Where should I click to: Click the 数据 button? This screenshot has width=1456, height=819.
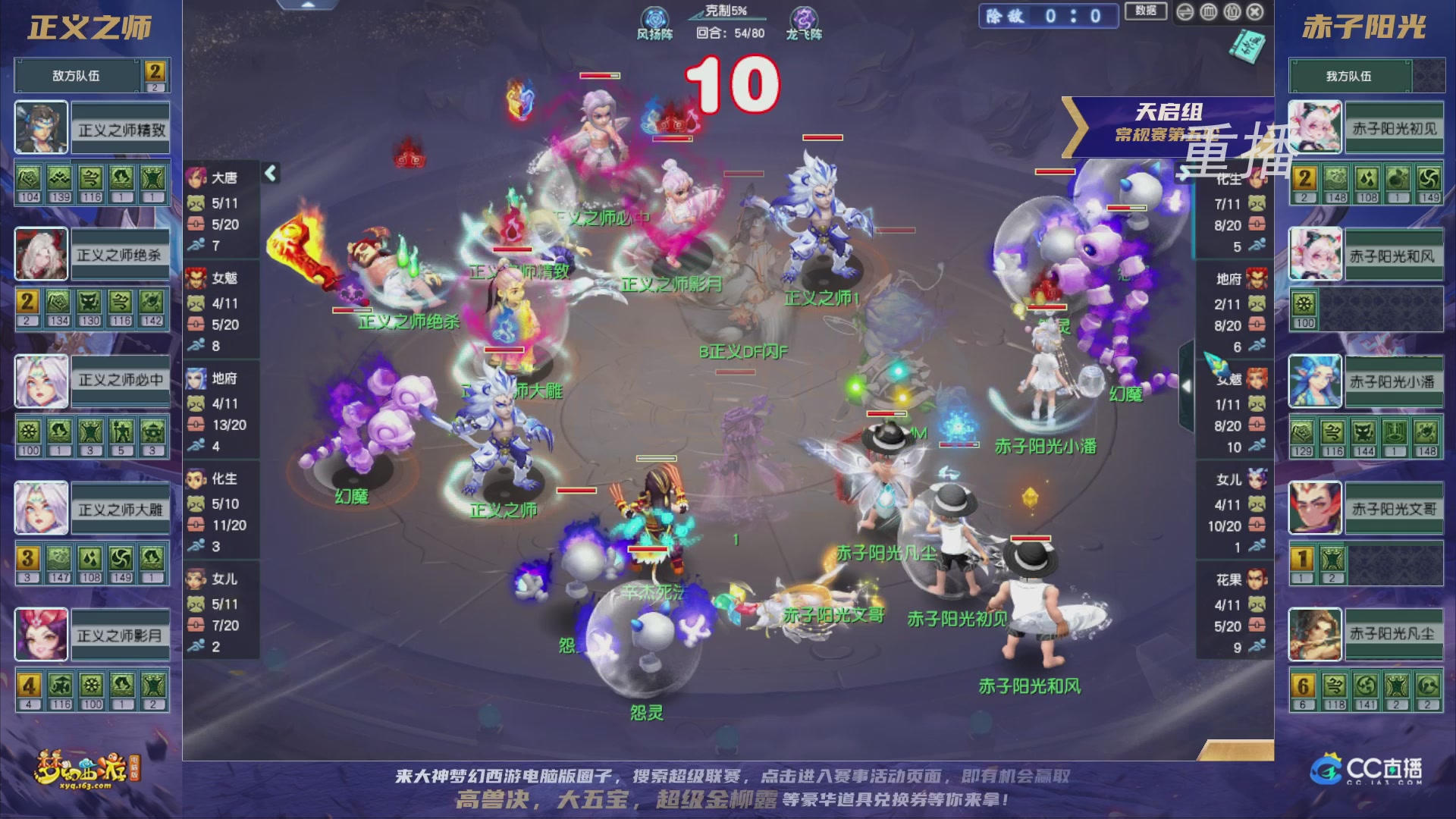click(x=1146, y=12)
